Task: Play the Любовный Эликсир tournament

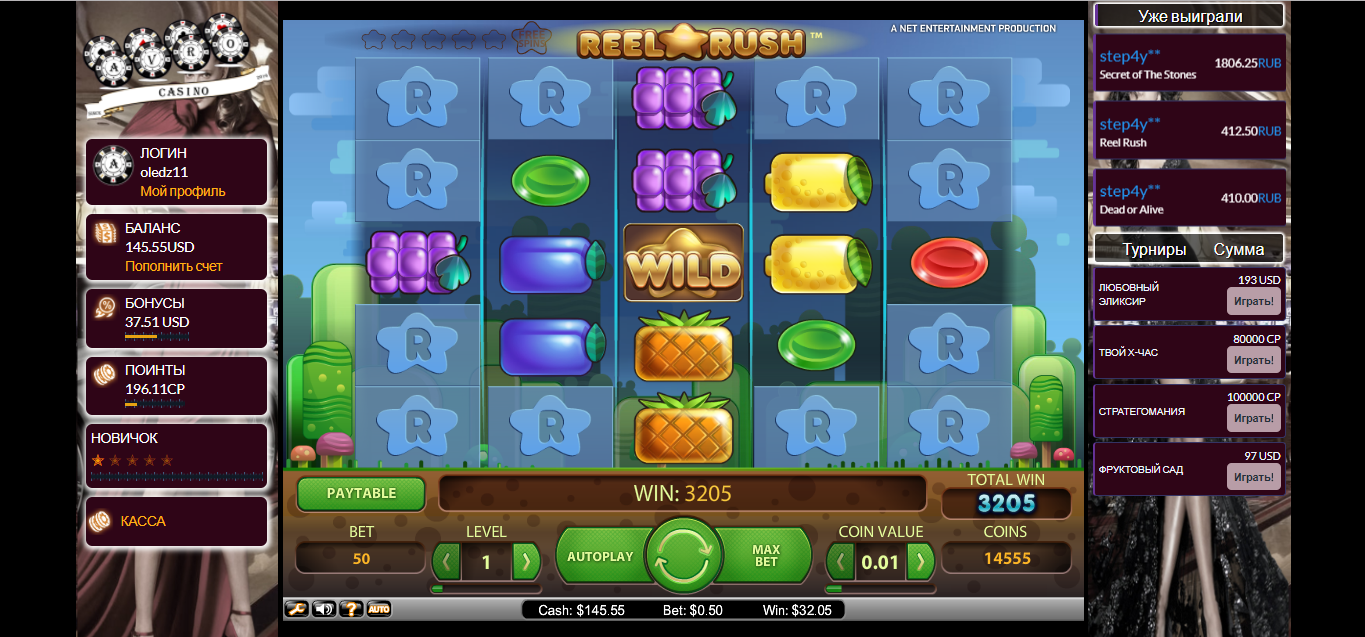Action: 1253,301
